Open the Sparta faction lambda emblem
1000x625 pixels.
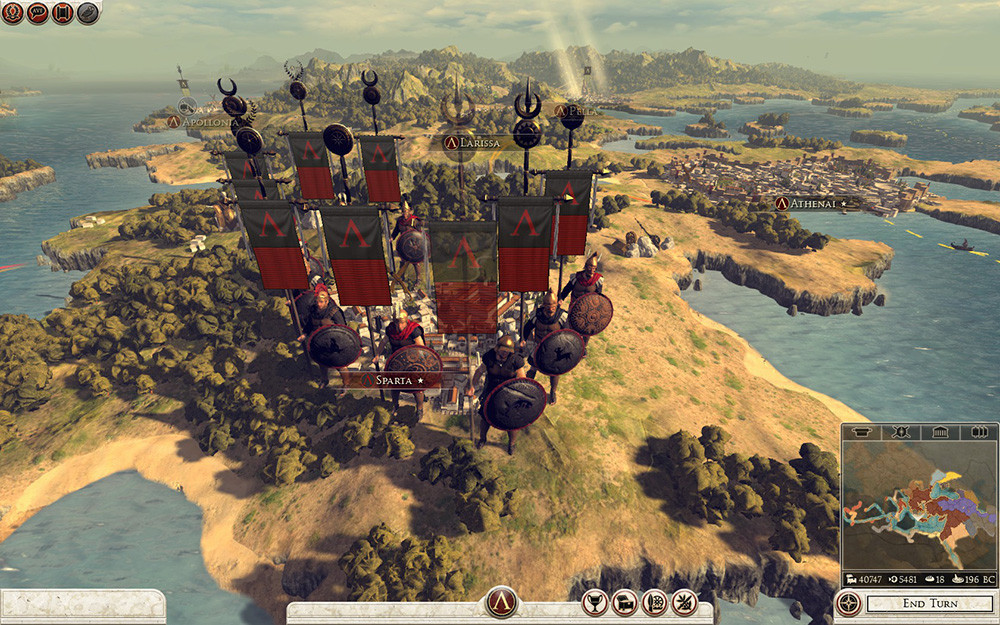(501, 603)
